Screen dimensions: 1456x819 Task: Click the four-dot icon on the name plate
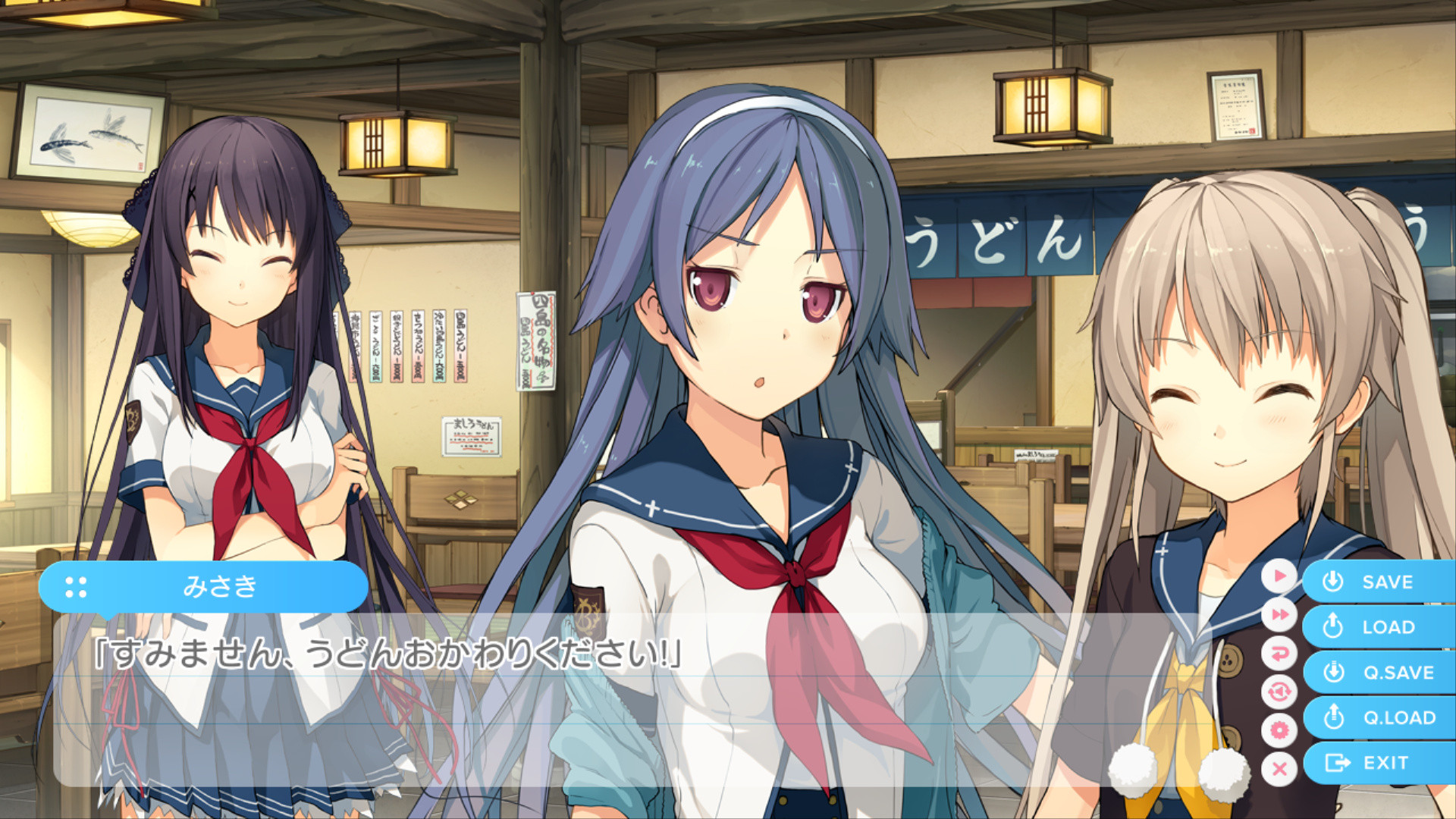[x=76, y=587]
